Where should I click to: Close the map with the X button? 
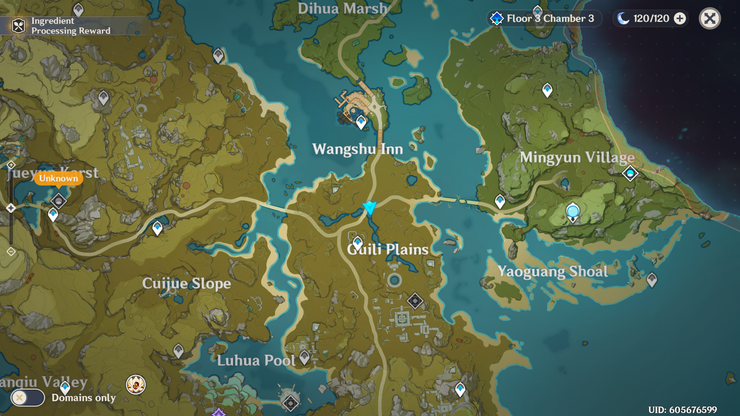[709, 18]
